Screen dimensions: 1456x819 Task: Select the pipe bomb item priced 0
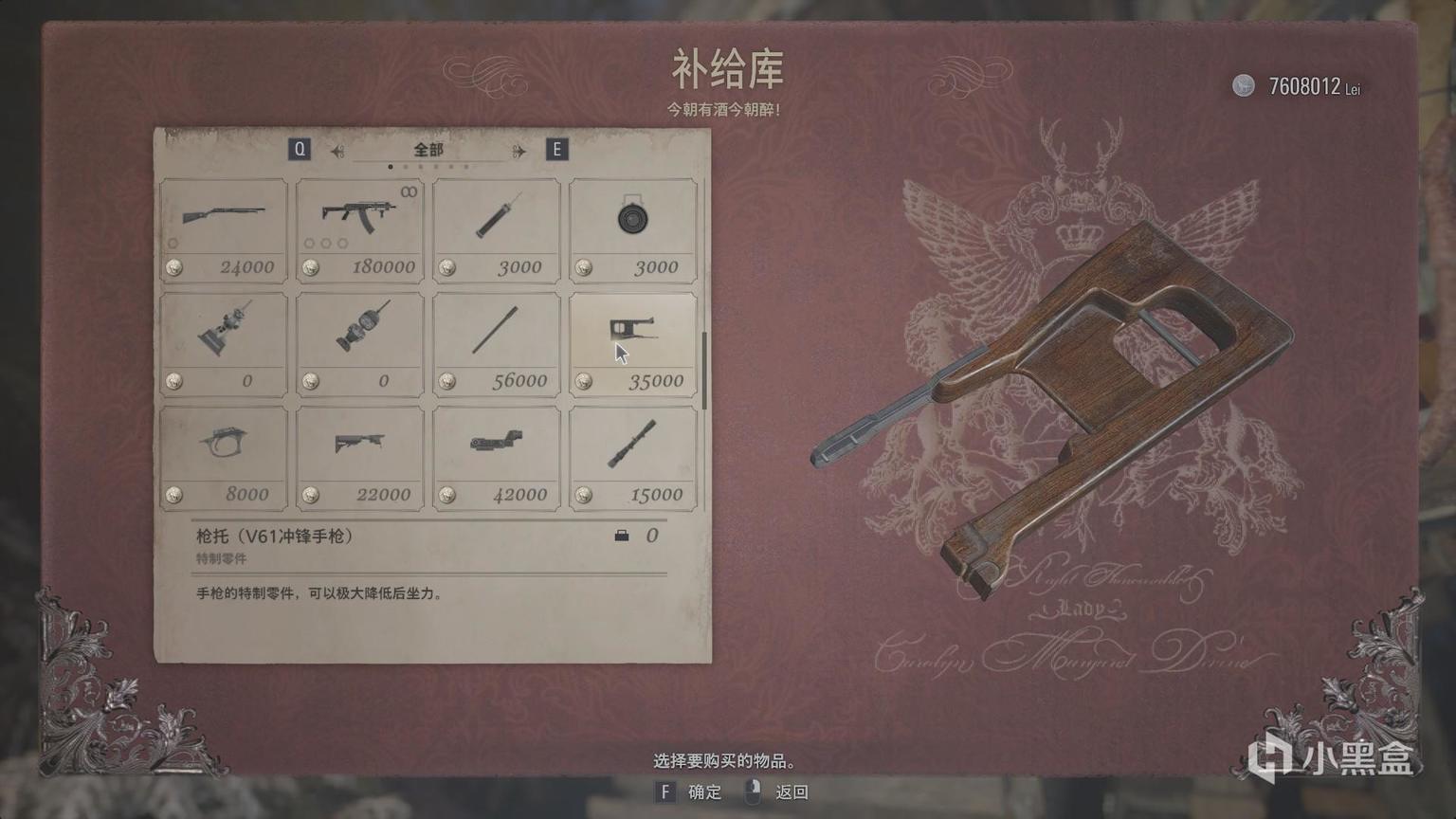tap(224, 341)
